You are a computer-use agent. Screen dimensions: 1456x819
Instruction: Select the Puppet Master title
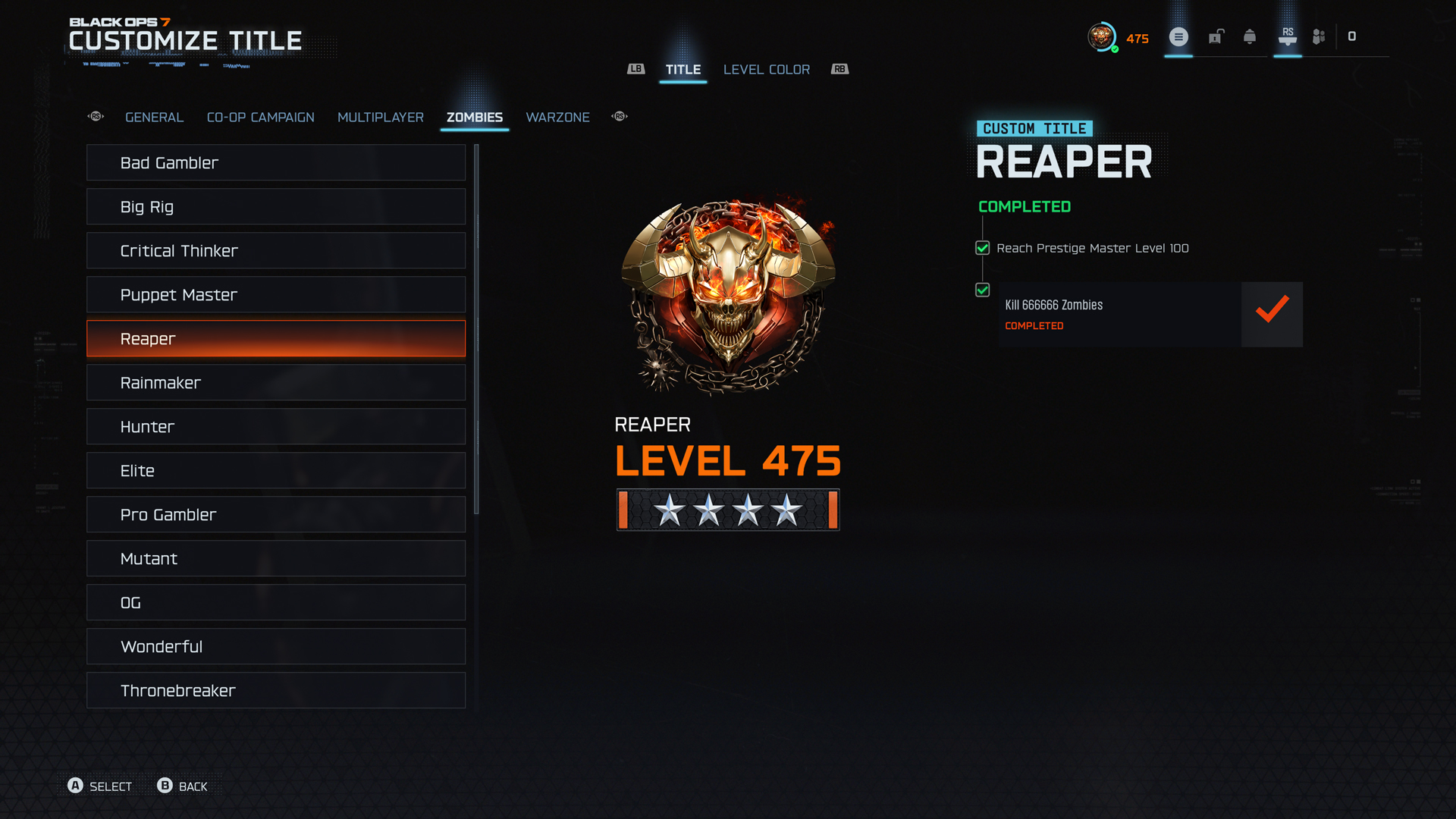tap(275, 295)
